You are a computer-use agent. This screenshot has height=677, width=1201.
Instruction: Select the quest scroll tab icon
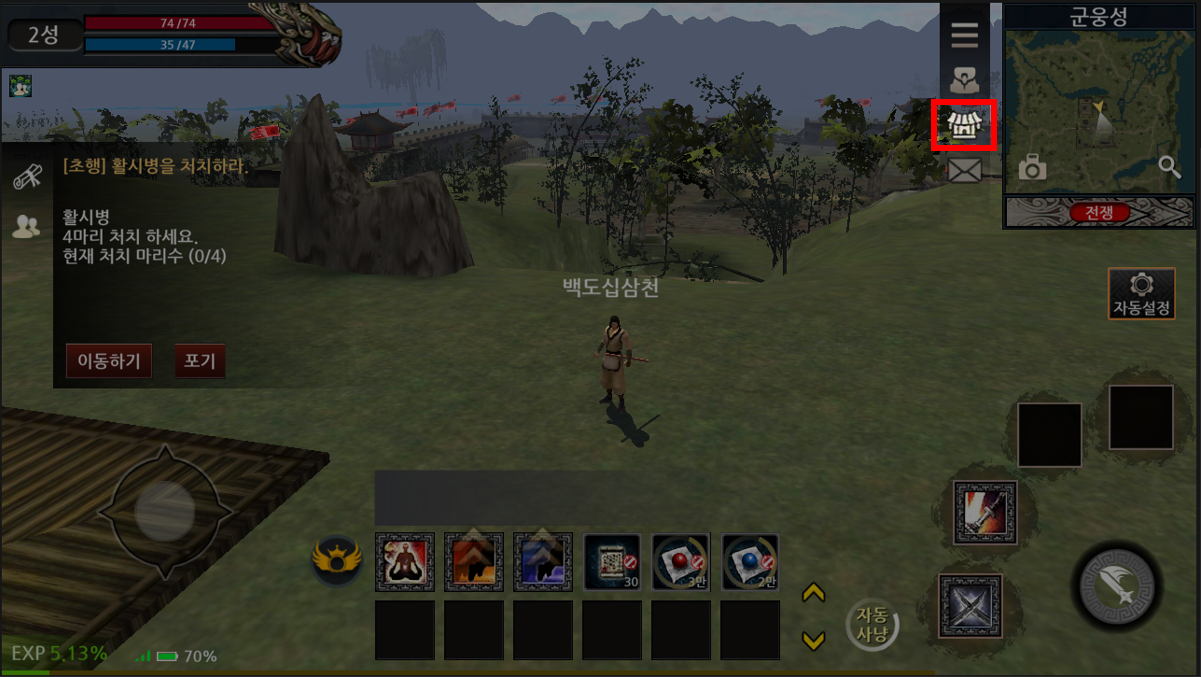tap(27, 178)
